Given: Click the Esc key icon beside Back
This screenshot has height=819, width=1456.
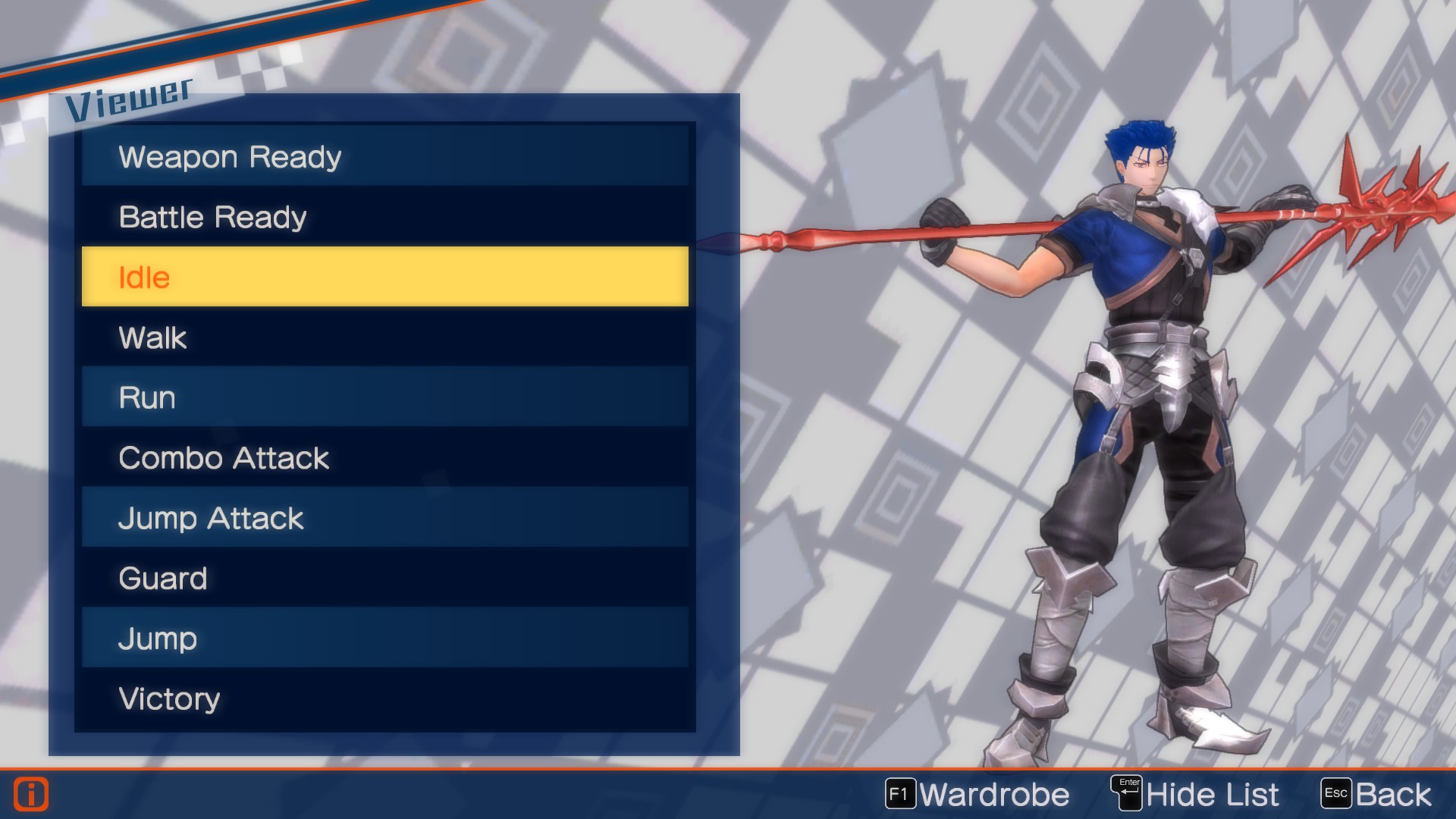Looking at the screenshot, I should [x=1337, y=793].
